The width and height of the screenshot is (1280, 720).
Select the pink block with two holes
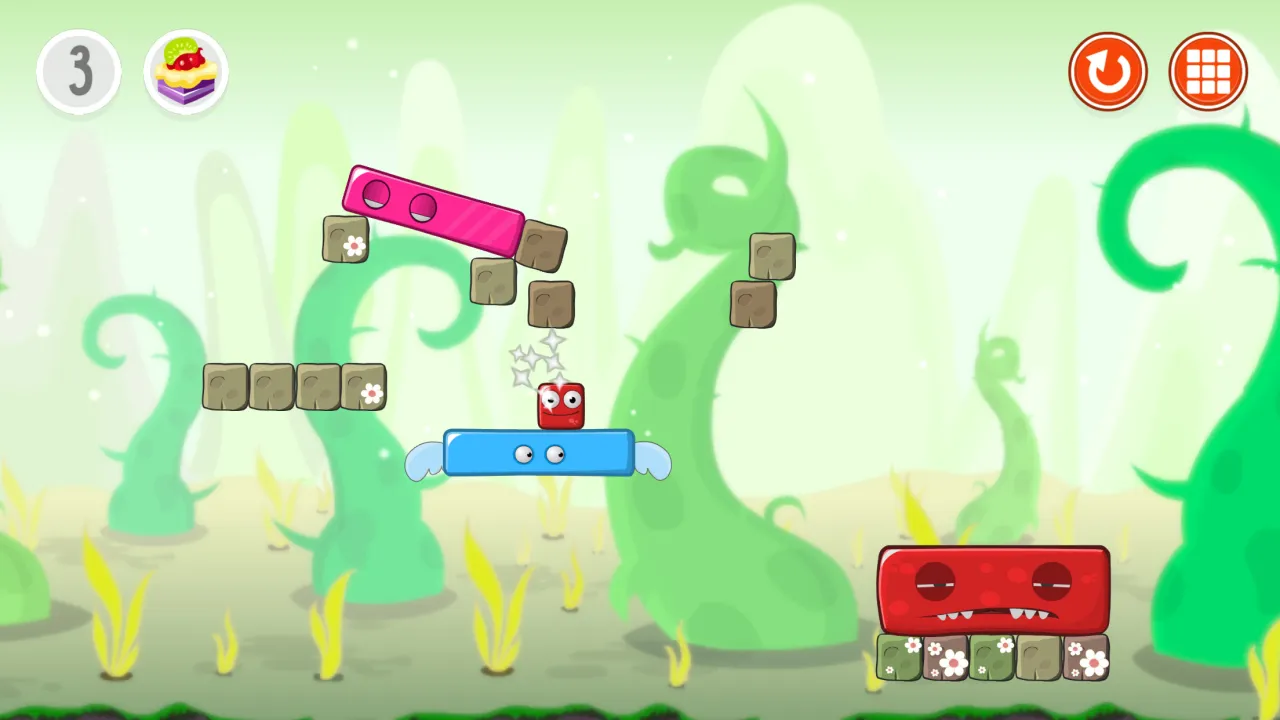tap(435, 210)
